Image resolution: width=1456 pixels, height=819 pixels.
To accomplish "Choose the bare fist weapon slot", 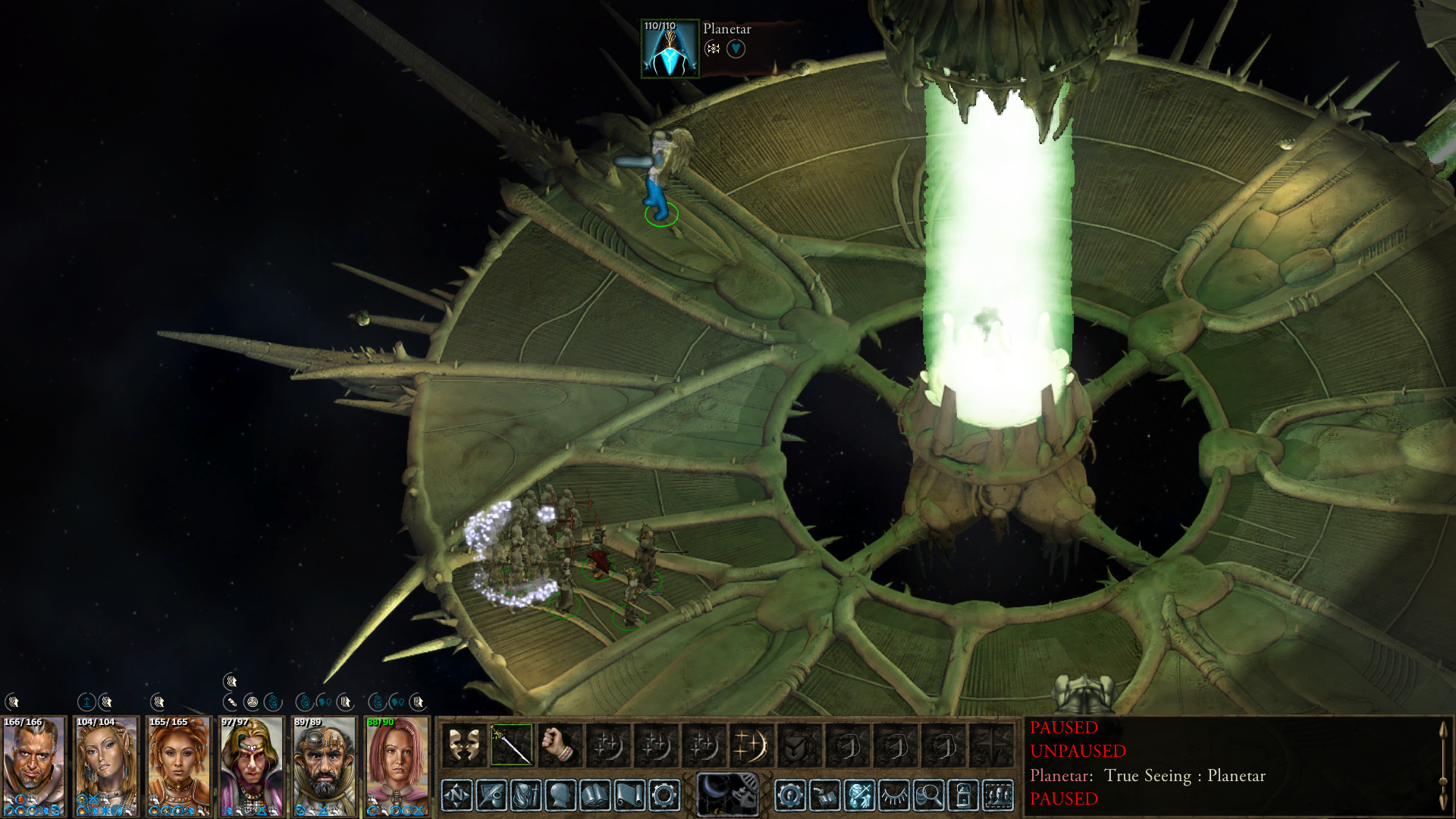I will click(560, 745).
